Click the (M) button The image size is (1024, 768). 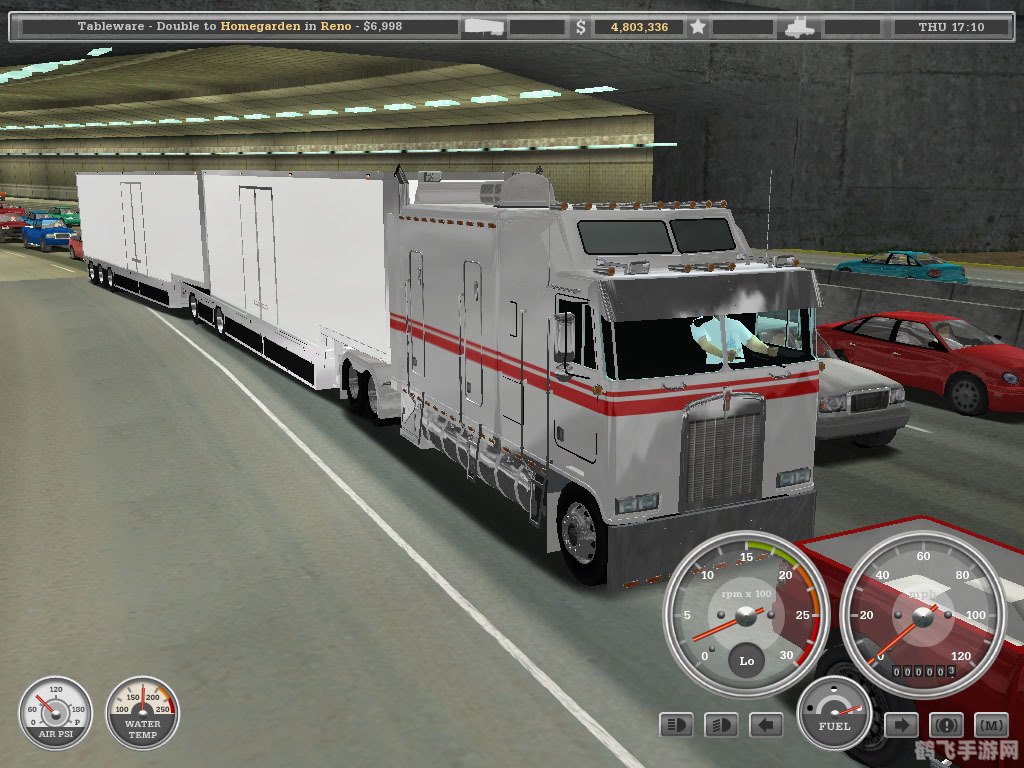(991, 724)
